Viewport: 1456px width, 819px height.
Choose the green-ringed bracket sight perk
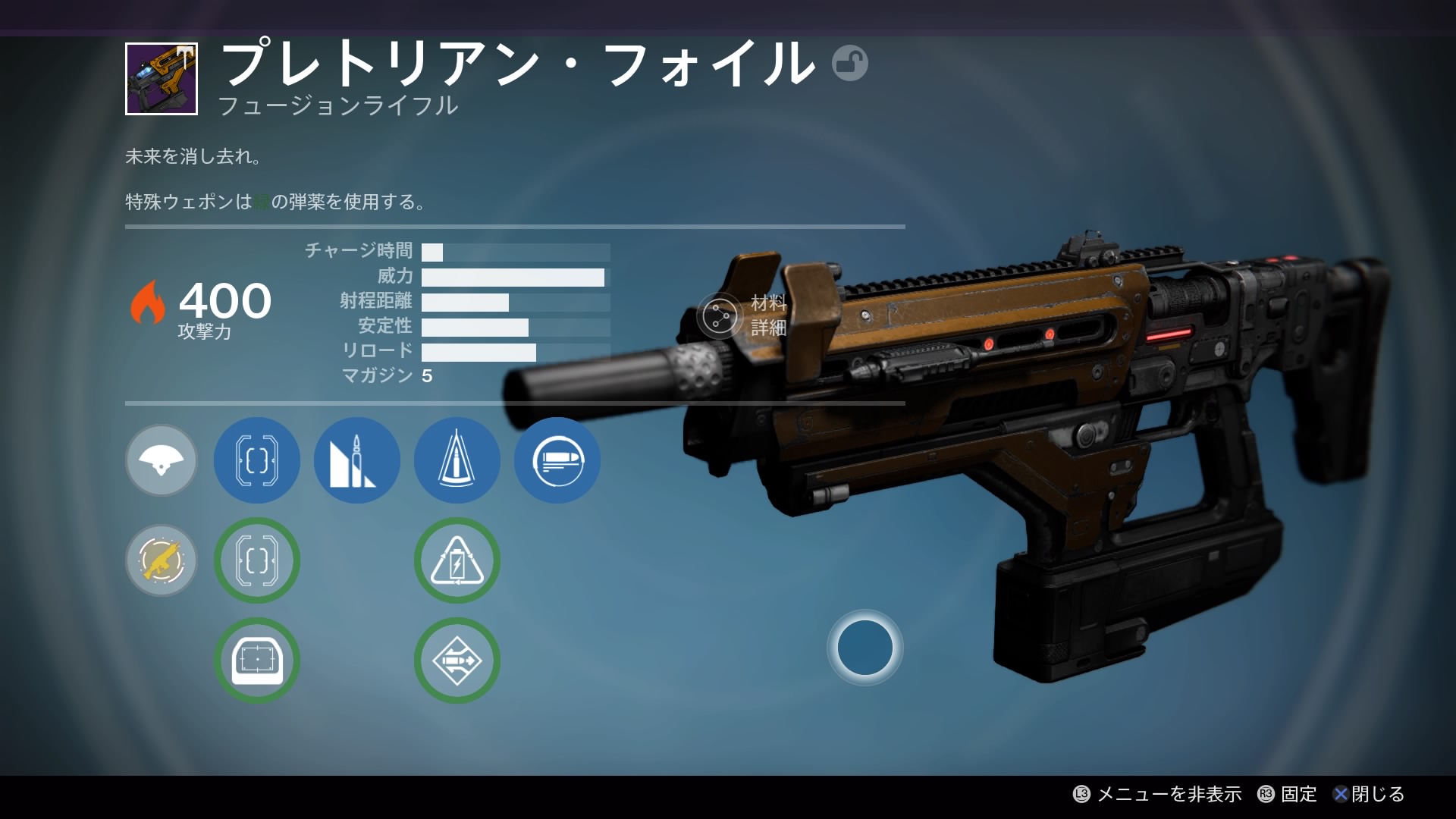point(257,560)
